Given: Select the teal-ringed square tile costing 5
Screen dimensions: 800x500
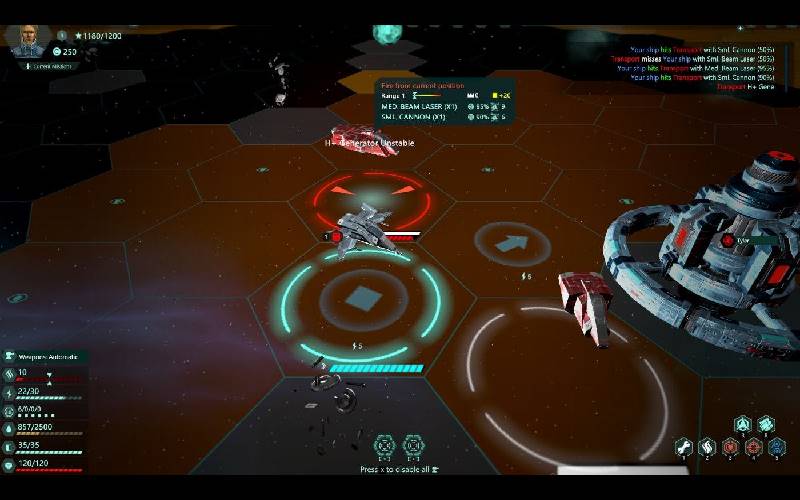Looking at the screenshot, I should (361, 297).
